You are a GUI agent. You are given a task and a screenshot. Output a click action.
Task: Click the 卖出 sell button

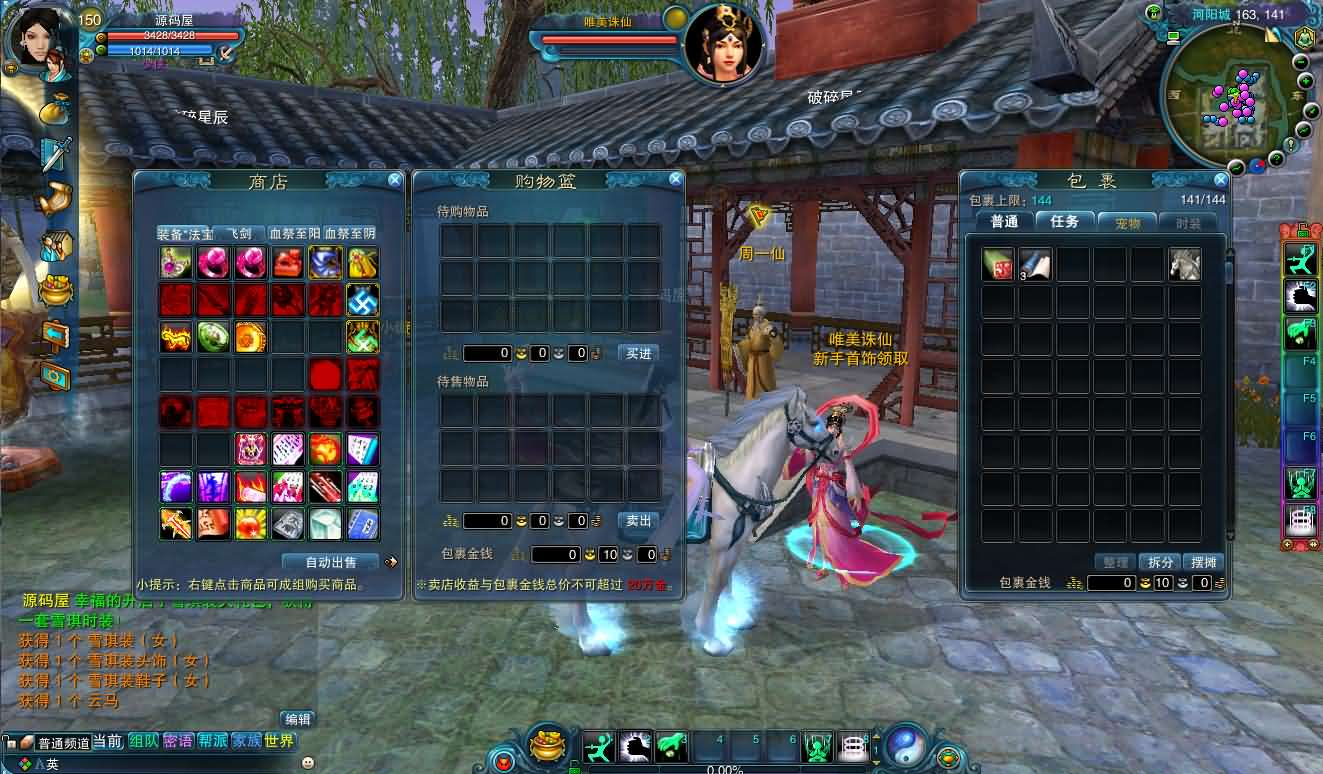[639, 521]
